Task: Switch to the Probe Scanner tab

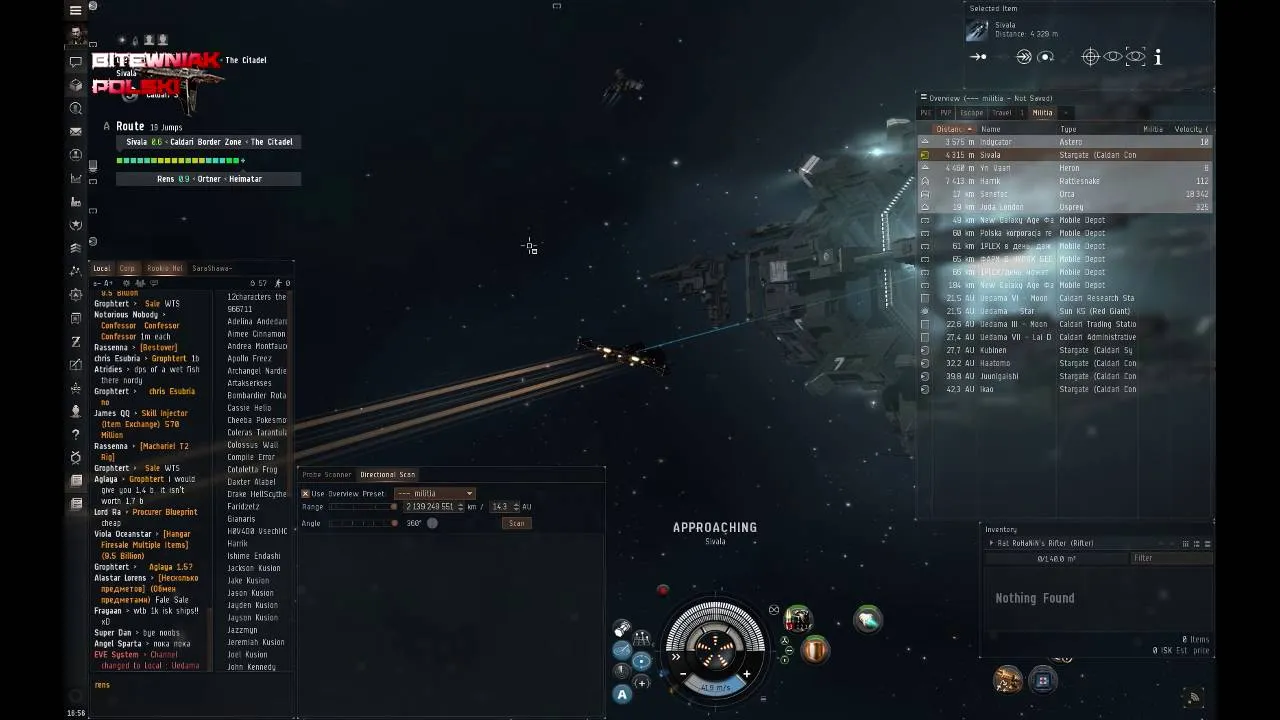Action: [327, 475]
